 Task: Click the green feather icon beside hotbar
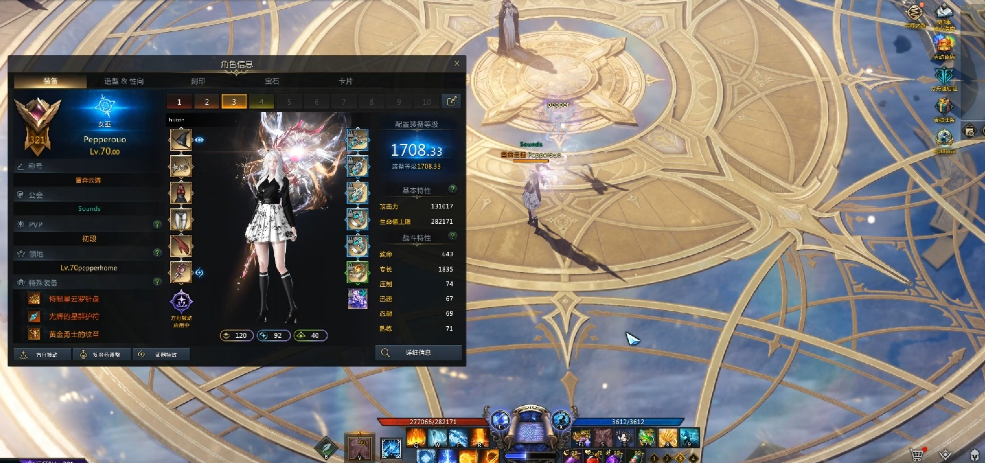pos(326,447)
